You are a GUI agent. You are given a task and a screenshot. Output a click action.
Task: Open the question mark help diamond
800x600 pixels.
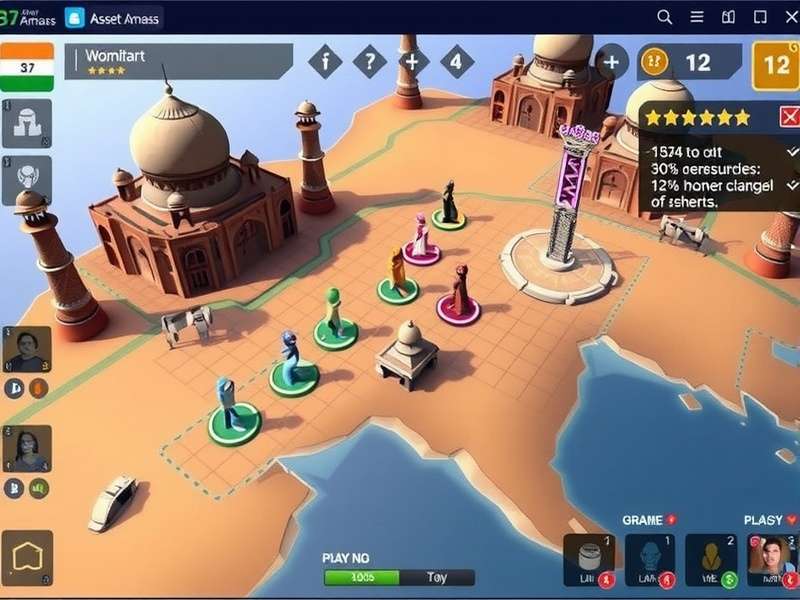[x=370, y=62]
